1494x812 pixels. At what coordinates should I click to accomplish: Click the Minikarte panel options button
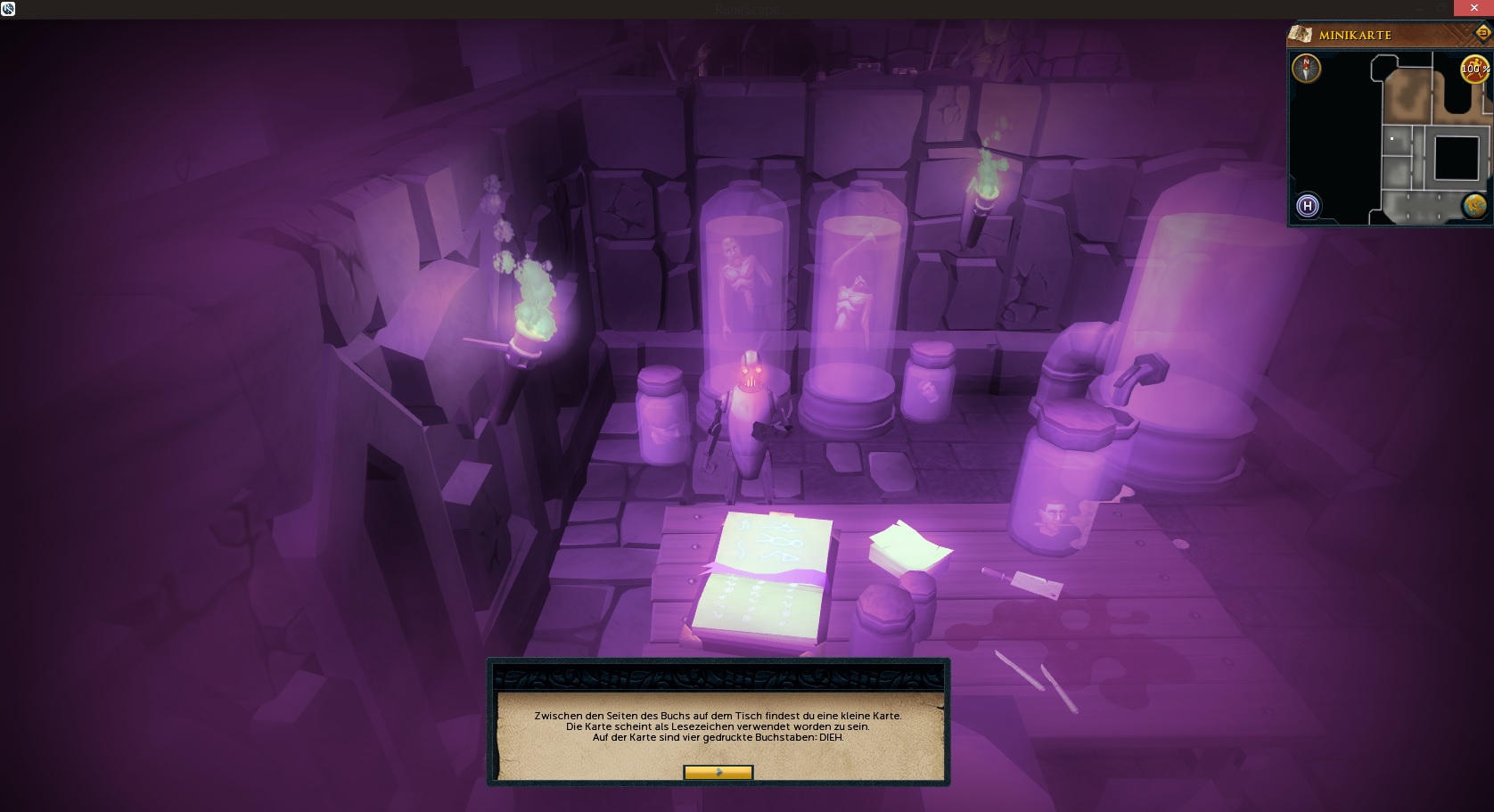coord(1483,34)
